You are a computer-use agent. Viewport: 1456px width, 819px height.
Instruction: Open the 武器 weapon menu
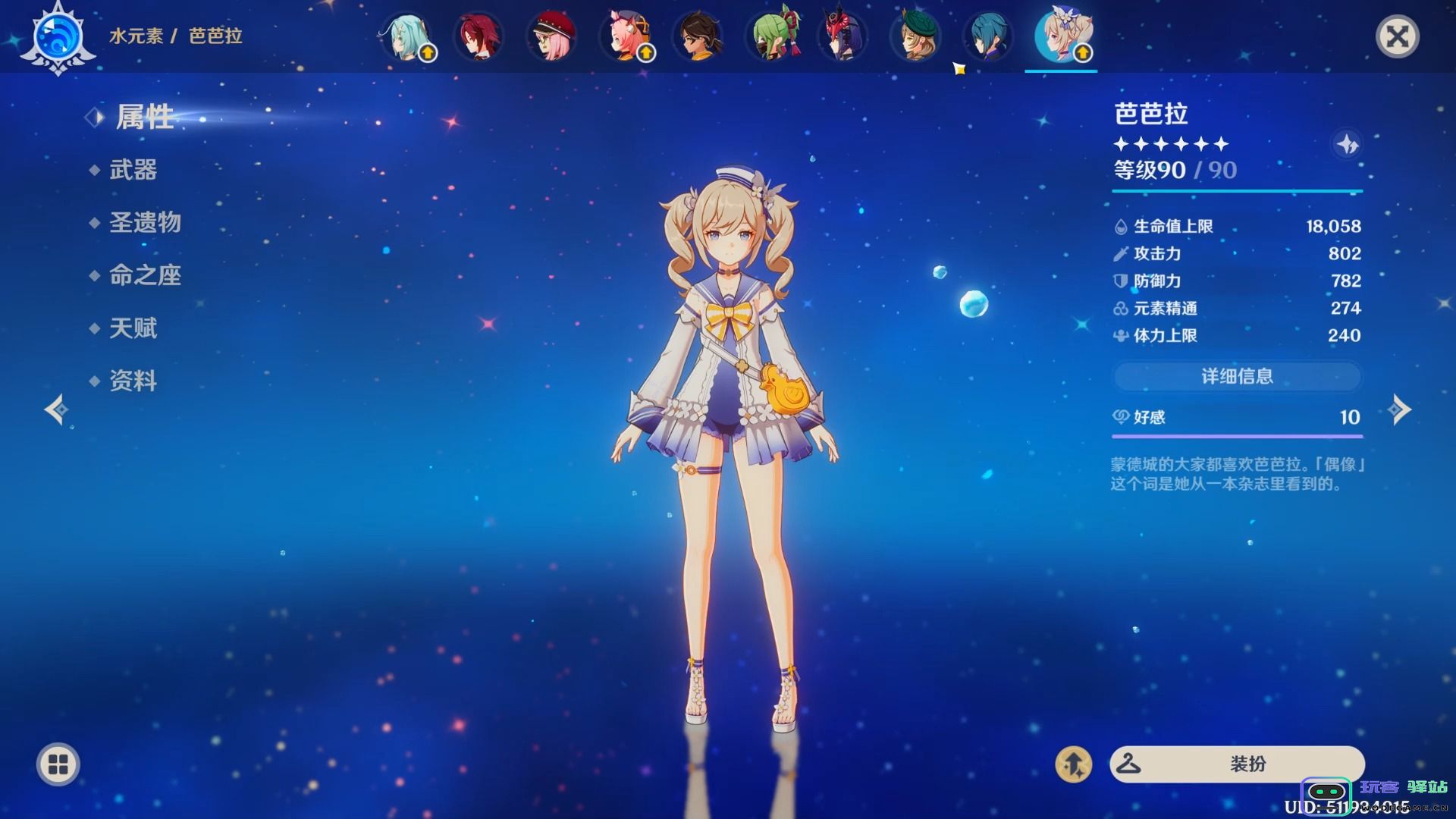click(x=133, y=170)
